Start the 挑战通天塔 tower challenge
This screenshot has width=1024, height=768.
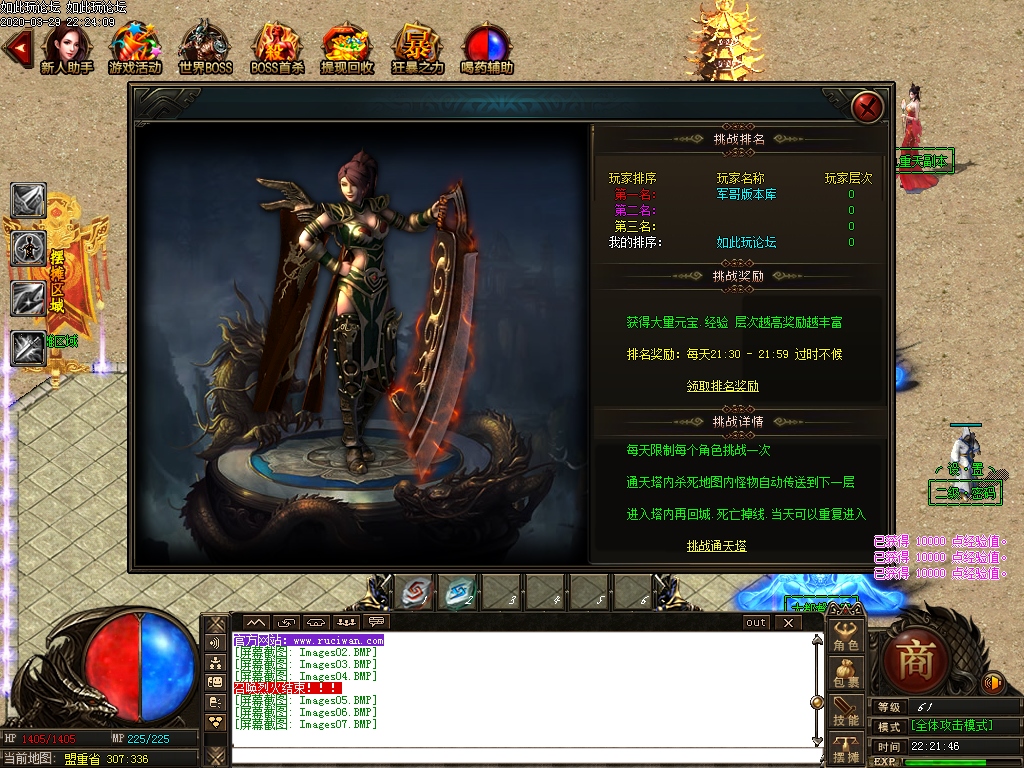[716, 546]
